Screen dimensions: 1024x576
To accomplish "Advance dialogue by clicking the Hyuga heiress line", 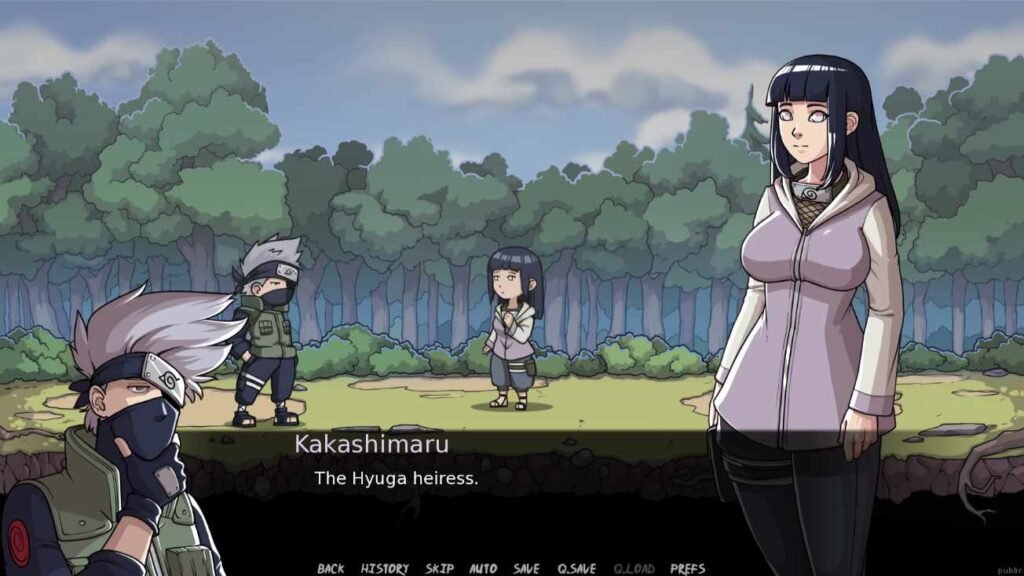I will (x=396, y=478).
